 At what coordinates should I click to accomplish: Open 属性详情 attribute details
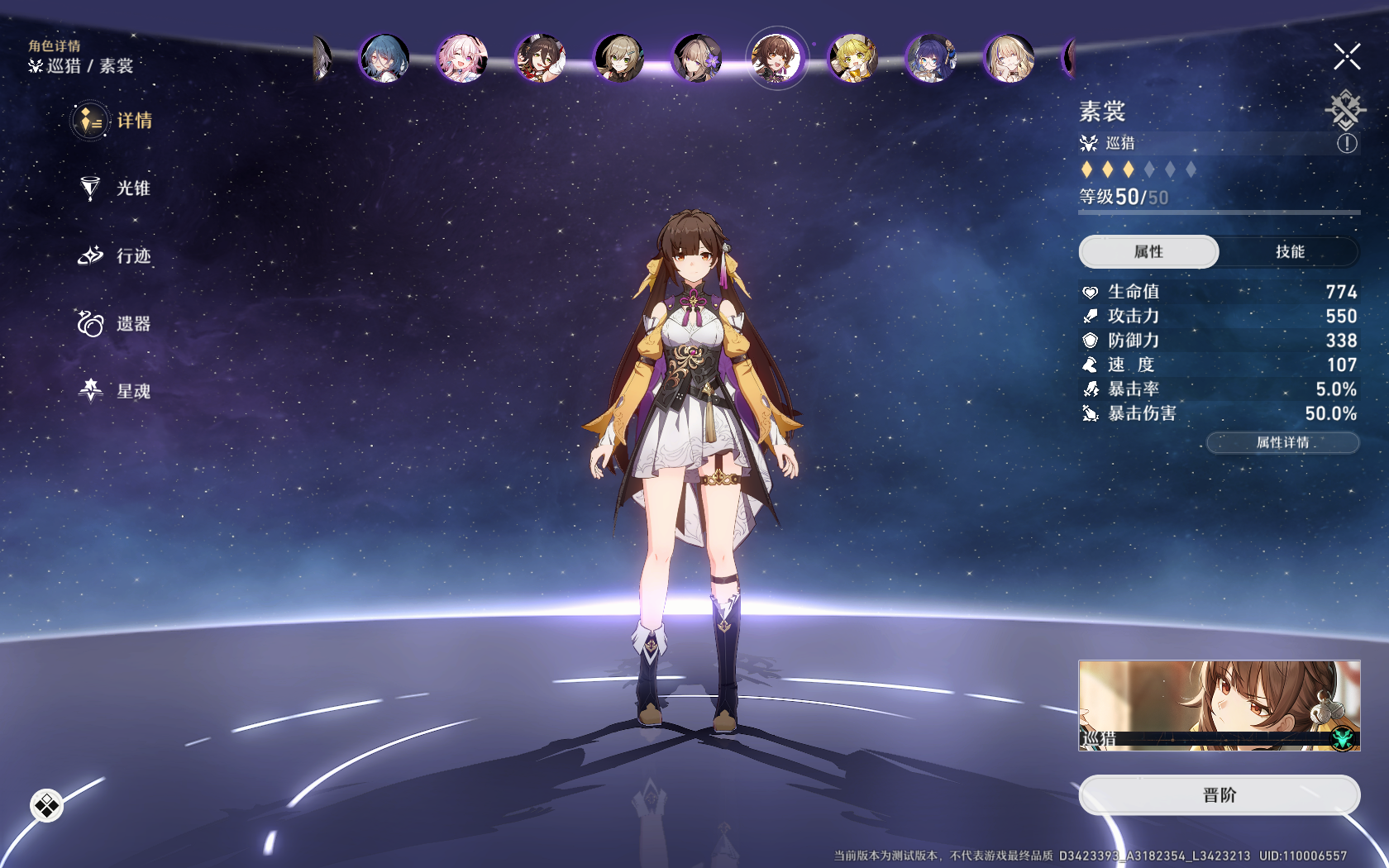(1282, 443)
